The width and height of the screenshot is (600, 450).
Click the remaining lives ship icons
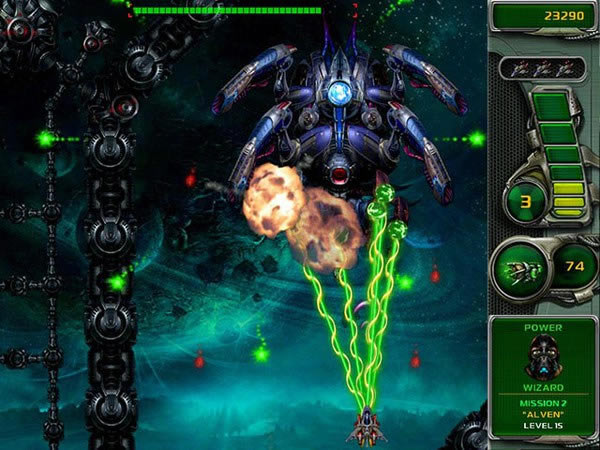(x=543, y=67)
